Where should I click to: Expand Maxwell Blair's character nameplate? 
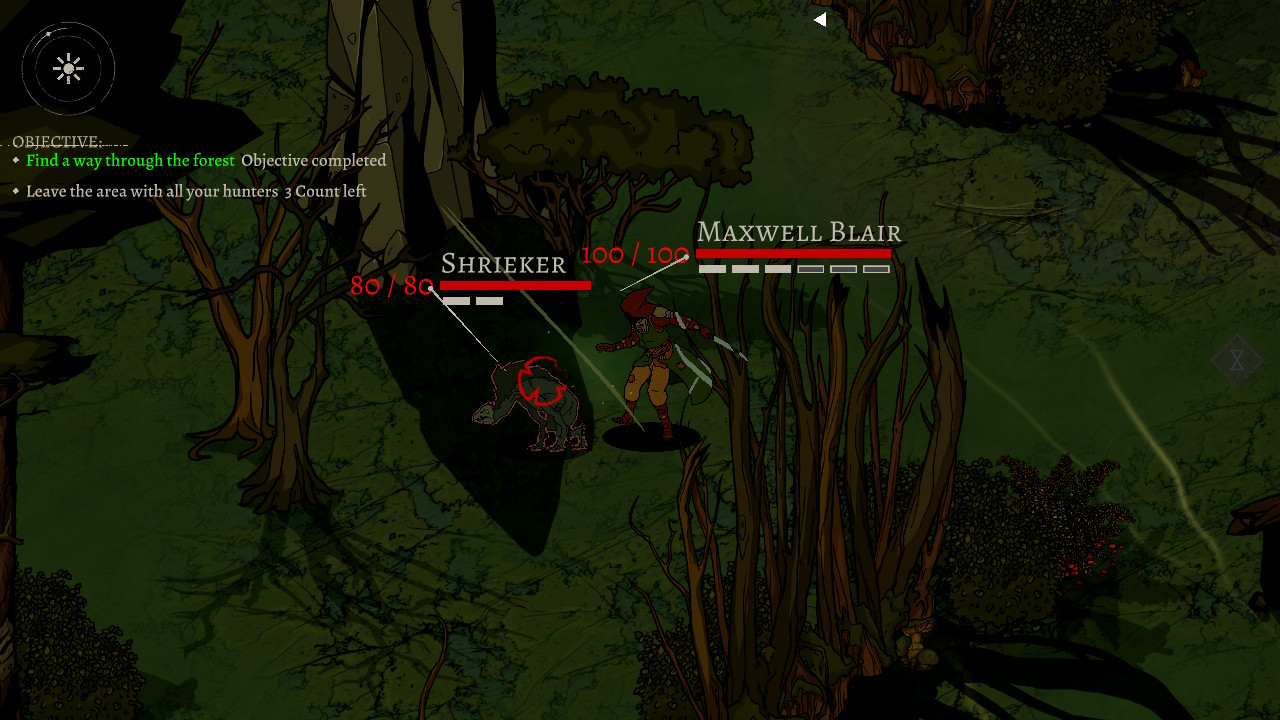[x=799, y=232]
